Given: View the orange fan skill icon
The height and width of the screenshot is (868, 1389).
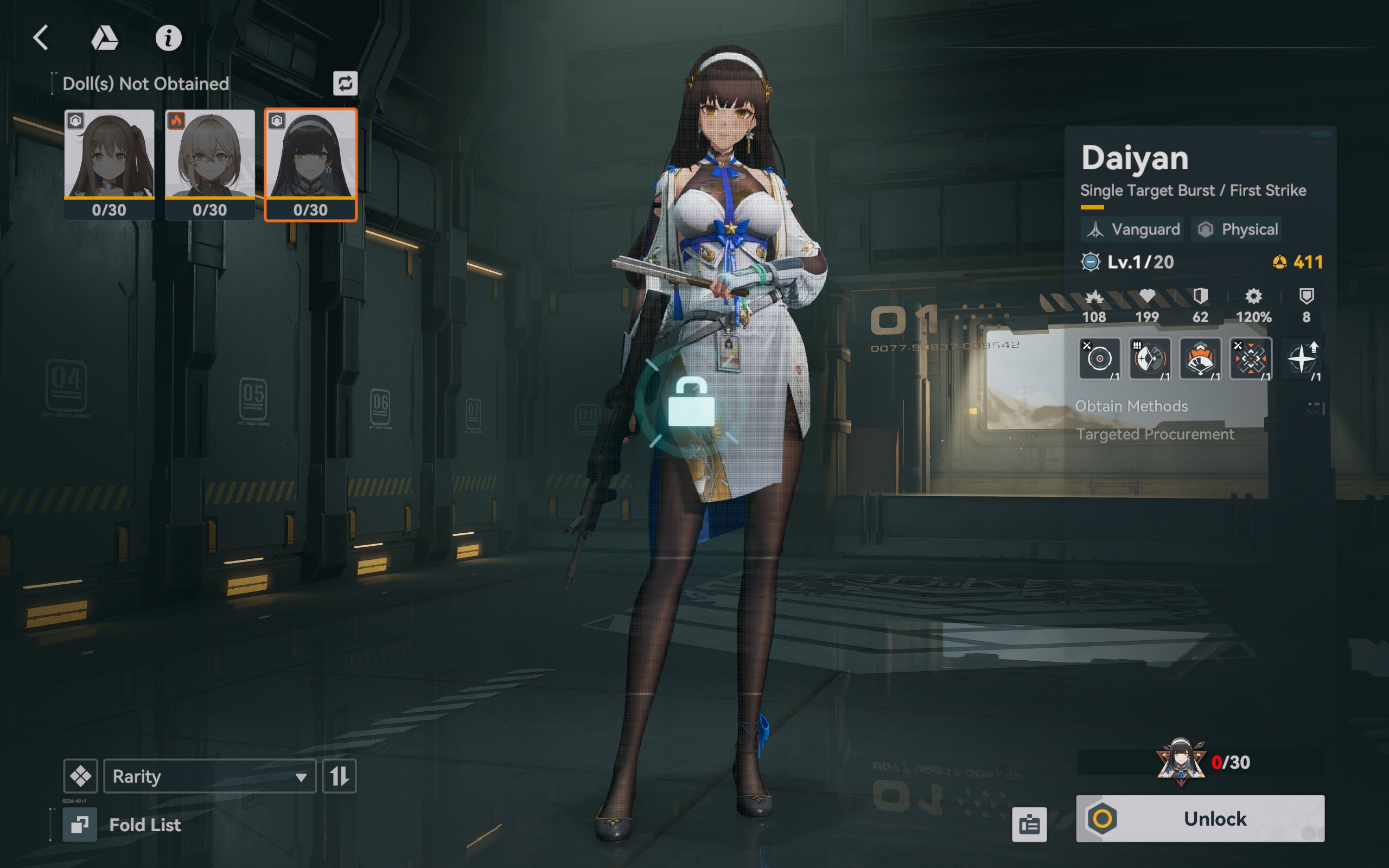Looking at the screenshot, I should coord(1200,359).
